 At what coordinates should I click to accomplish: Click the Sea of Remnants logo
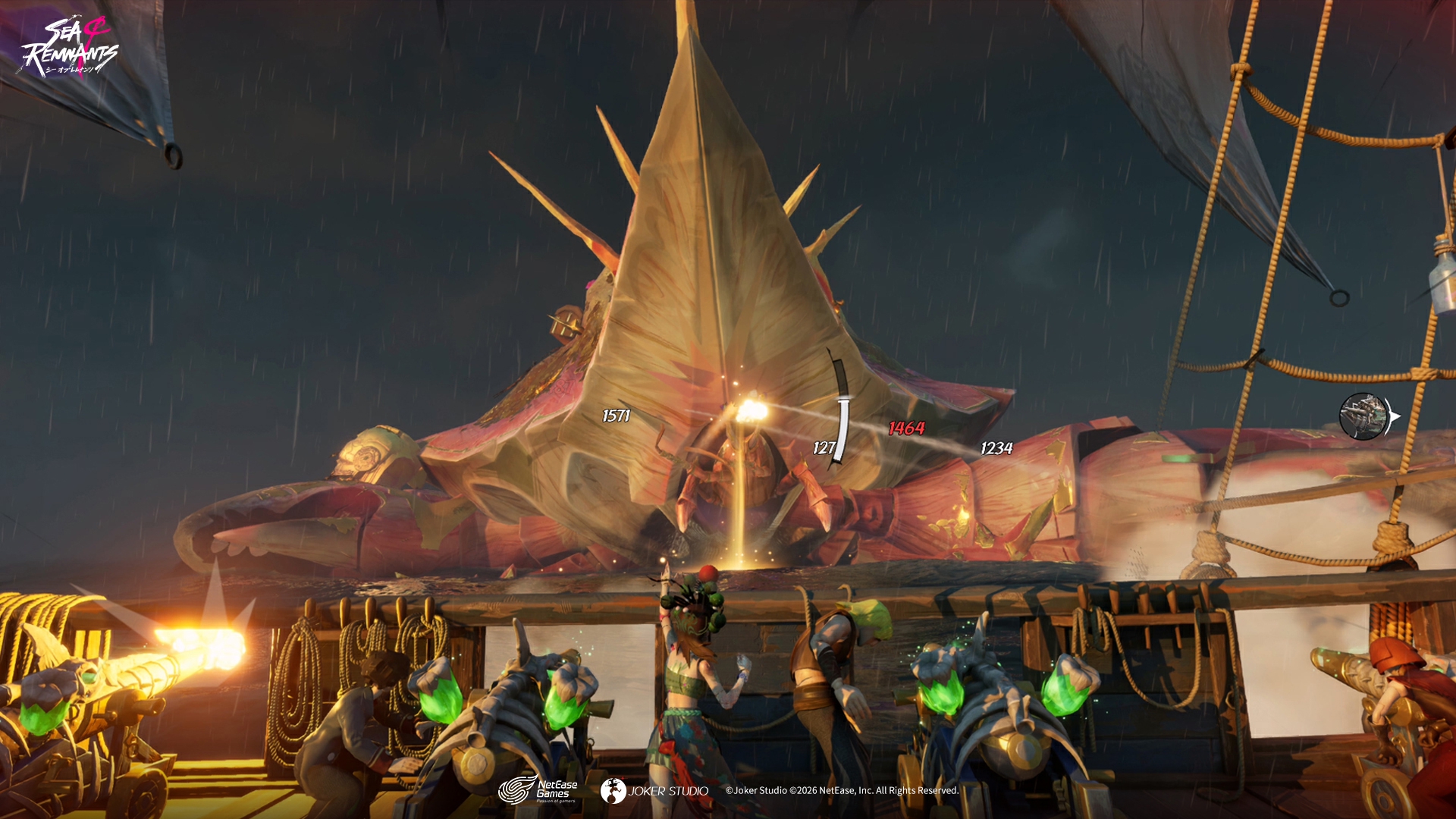pos(69,48)
